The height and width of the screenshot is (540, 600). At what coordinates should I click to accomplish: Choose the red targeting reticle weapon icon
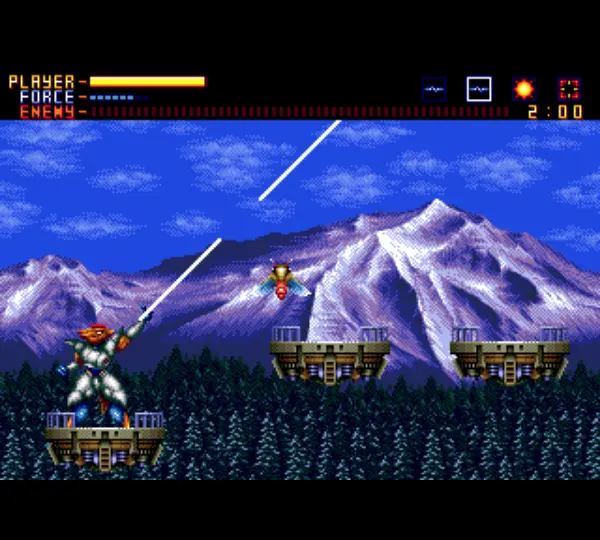point(569,89)
